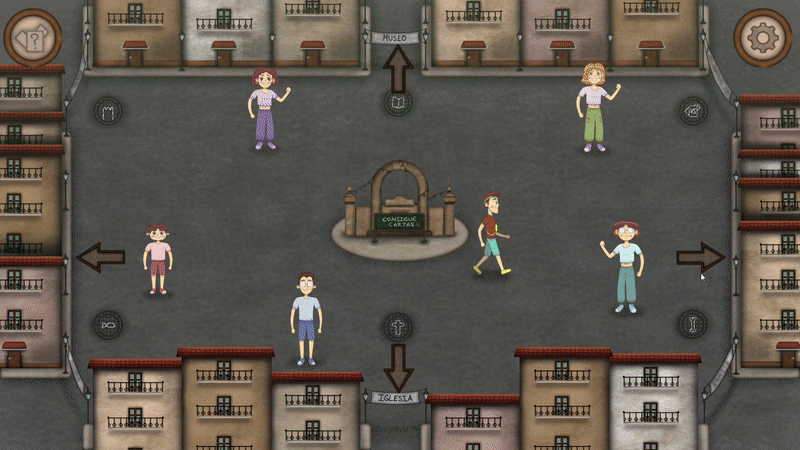Head down via the Iglesia arrow
Viewport: 800px width, 450px height.
[x=398, y=366]
